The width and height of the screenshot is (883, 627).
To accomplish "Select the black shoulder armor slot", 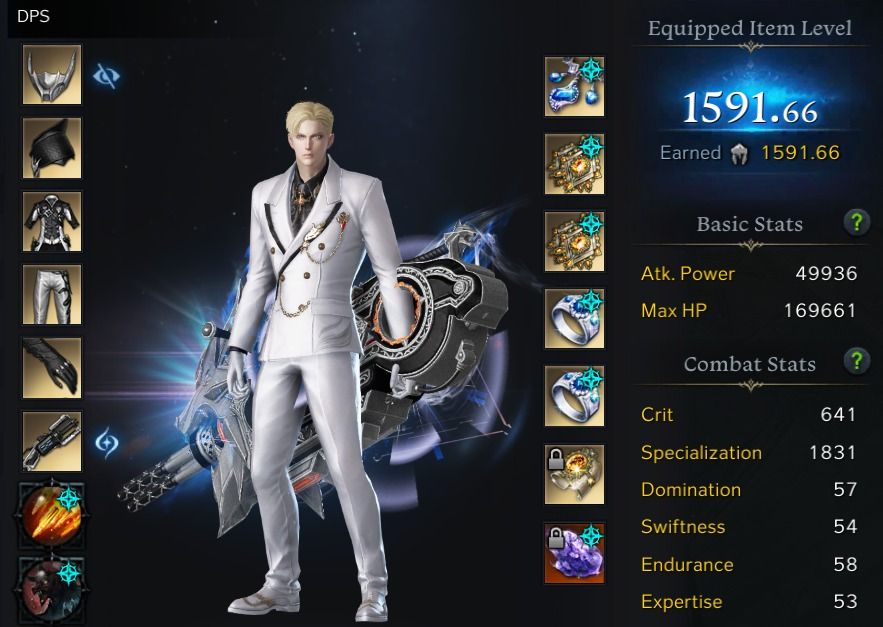I will (x=52, y=148).
